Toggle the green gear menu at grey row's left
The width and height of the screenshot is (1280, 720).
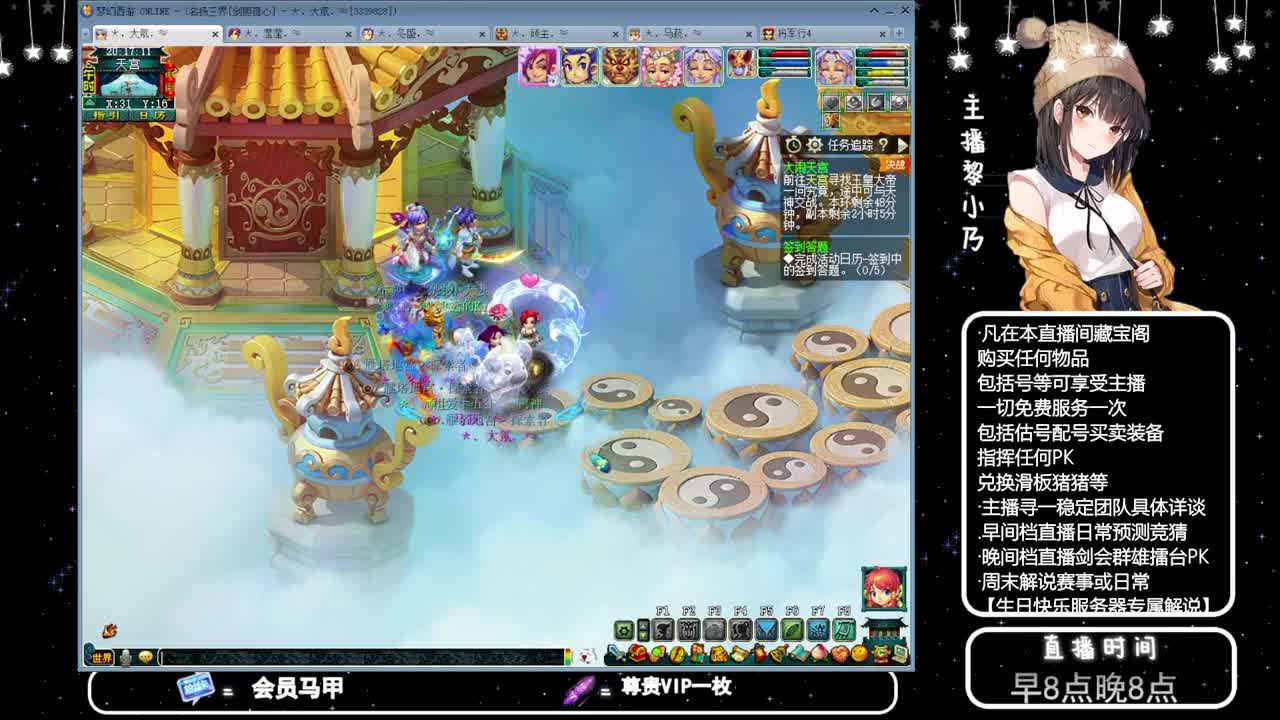point(624,629)
